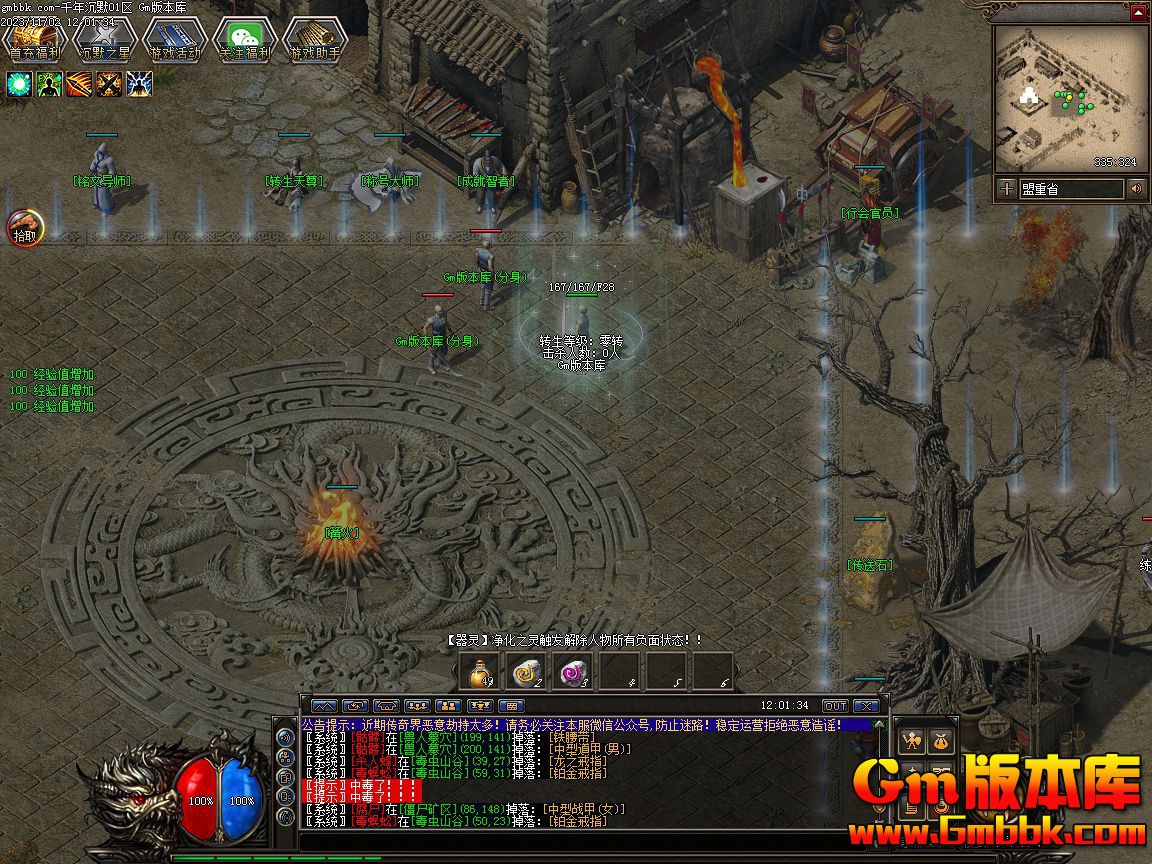Click the plus button below the minimap
This screenshot has width=1152, height=864.
(1006, 188)
